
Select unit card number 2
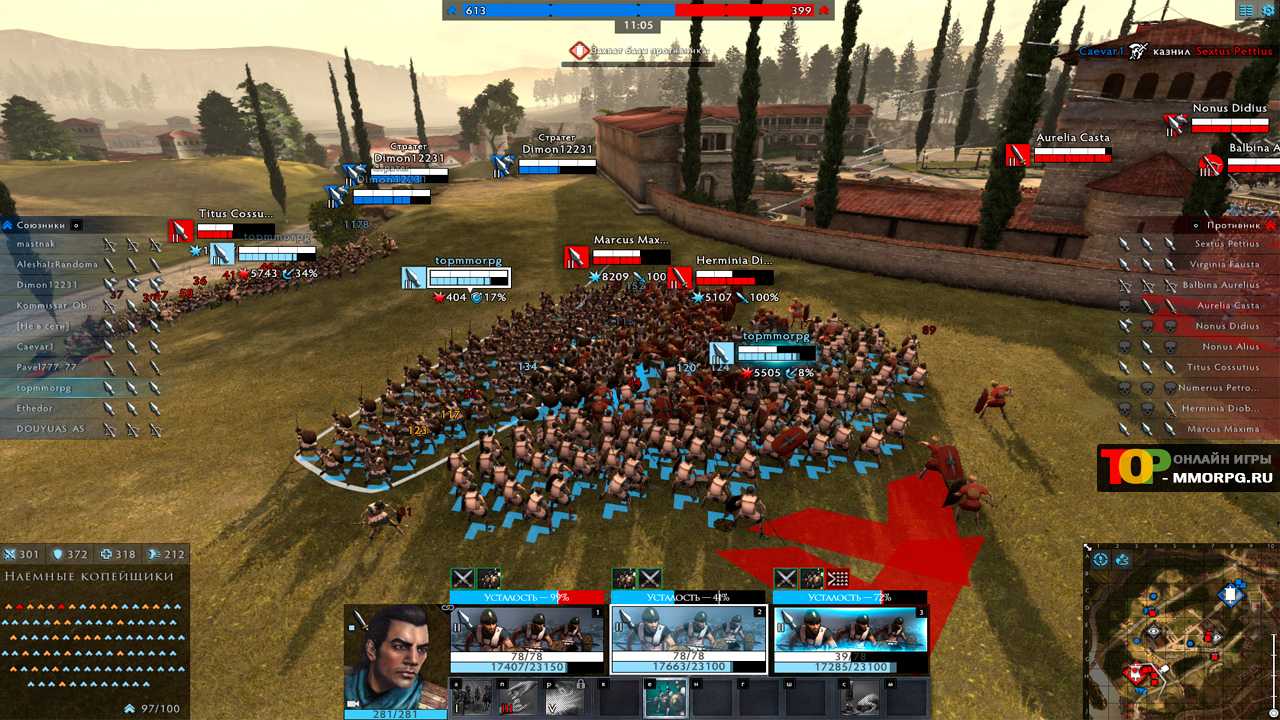pos(688,638)
